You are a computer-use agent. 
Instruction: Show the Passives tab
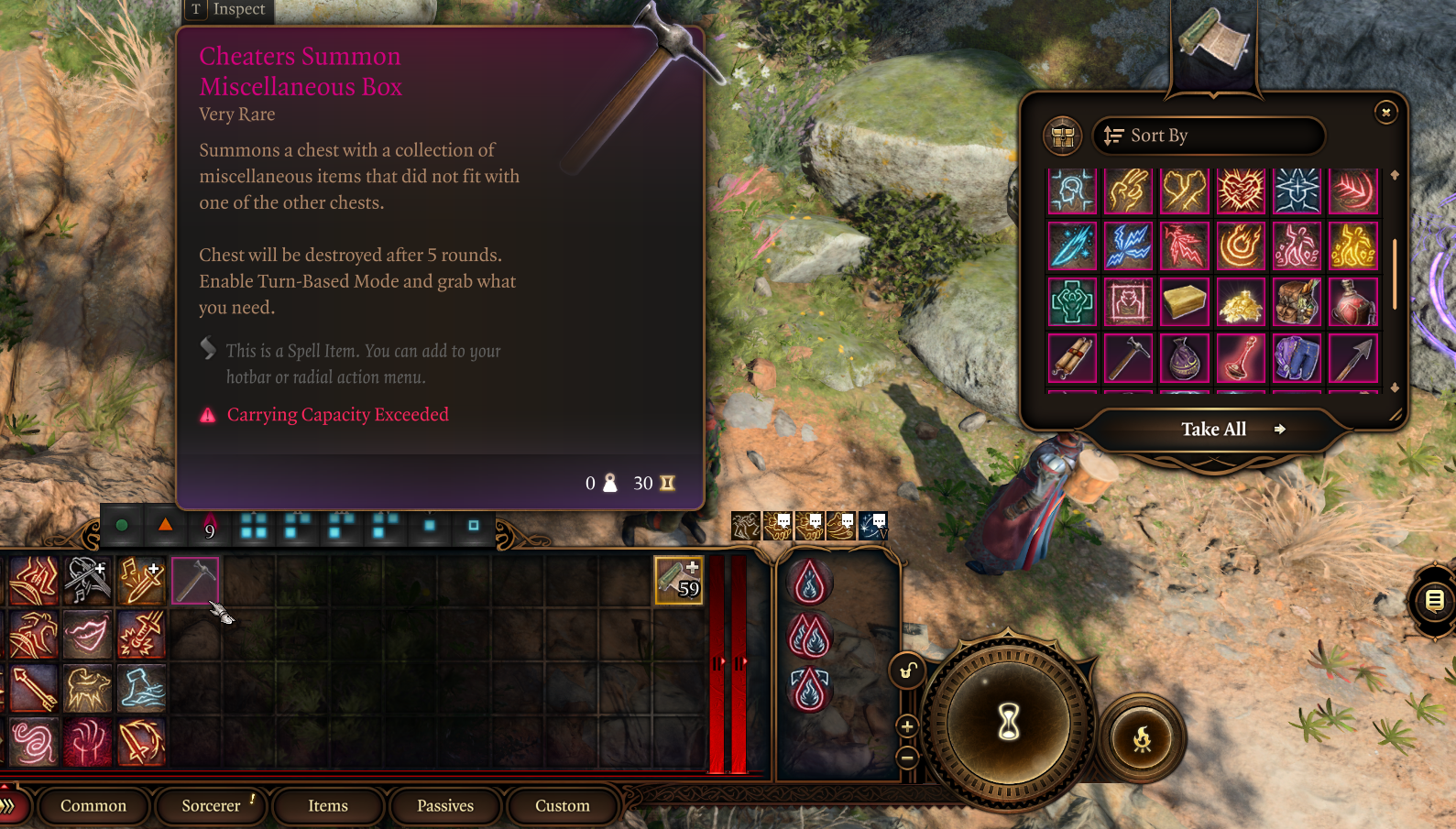pyautogui.click(x=445, y=806)
